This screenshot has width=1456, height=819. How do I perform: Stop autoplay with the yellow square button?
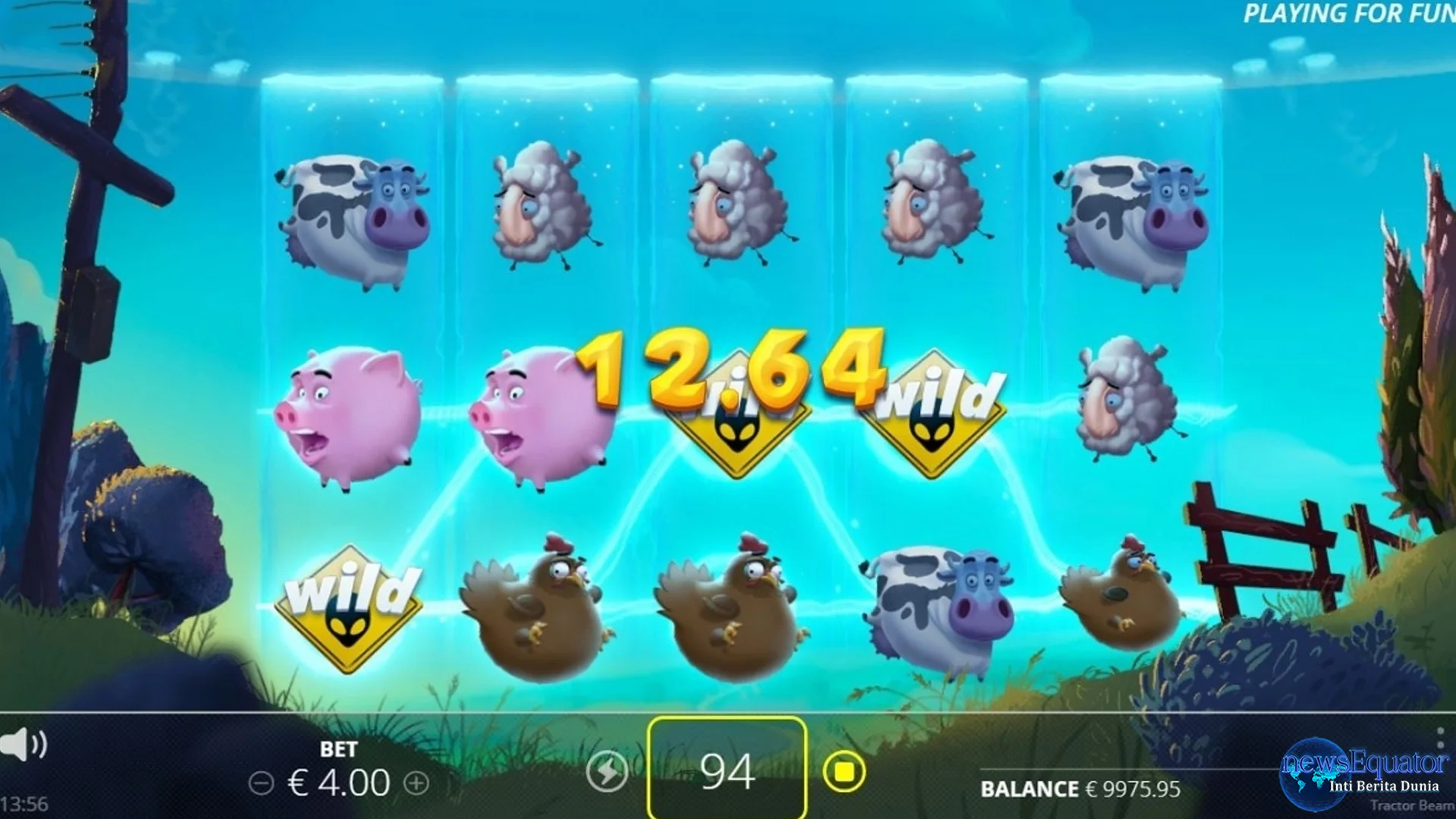pos(843,772)
